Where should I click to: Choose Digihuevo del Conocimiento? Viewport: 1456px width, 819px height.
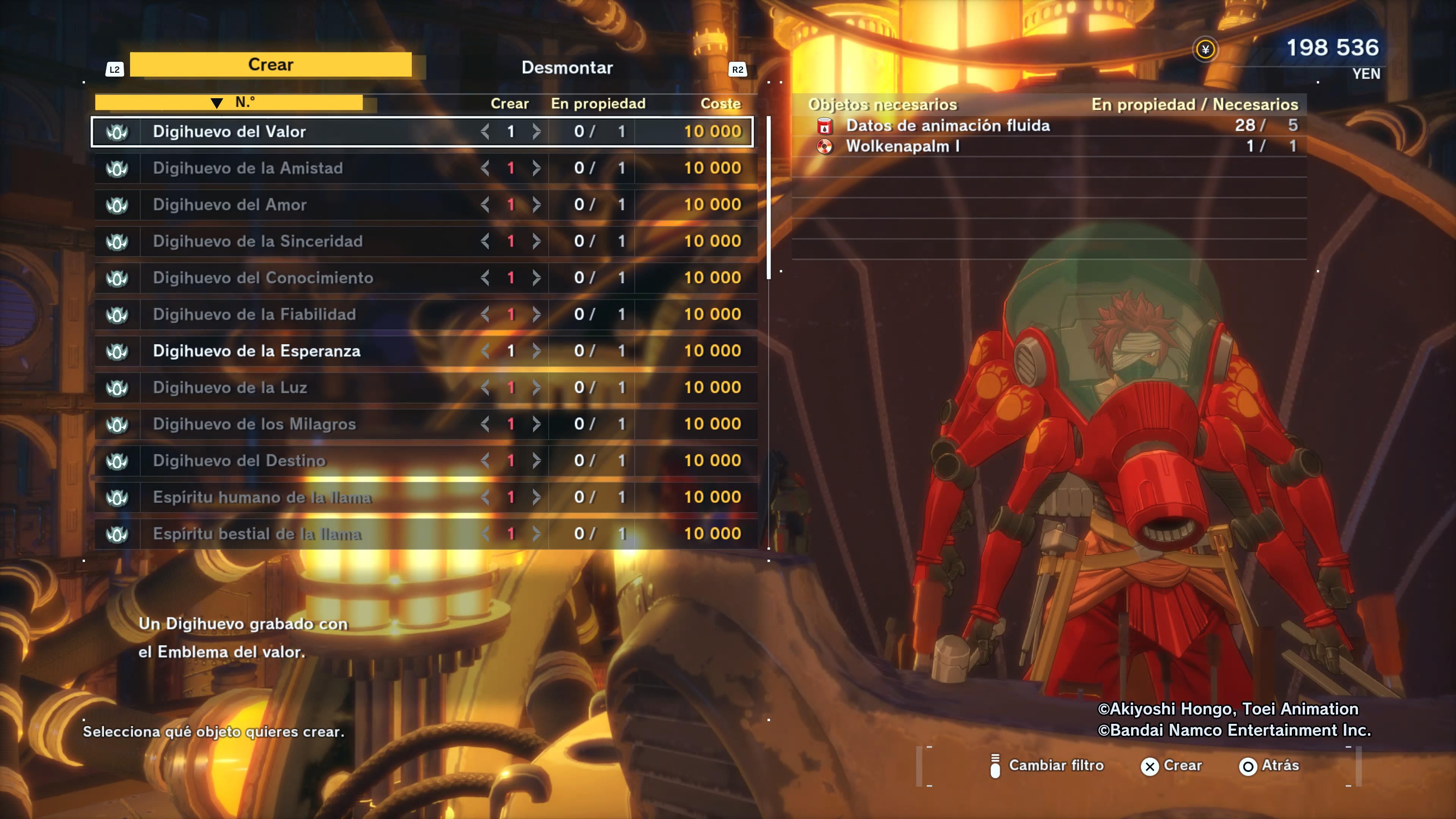[x=263, y=278]
